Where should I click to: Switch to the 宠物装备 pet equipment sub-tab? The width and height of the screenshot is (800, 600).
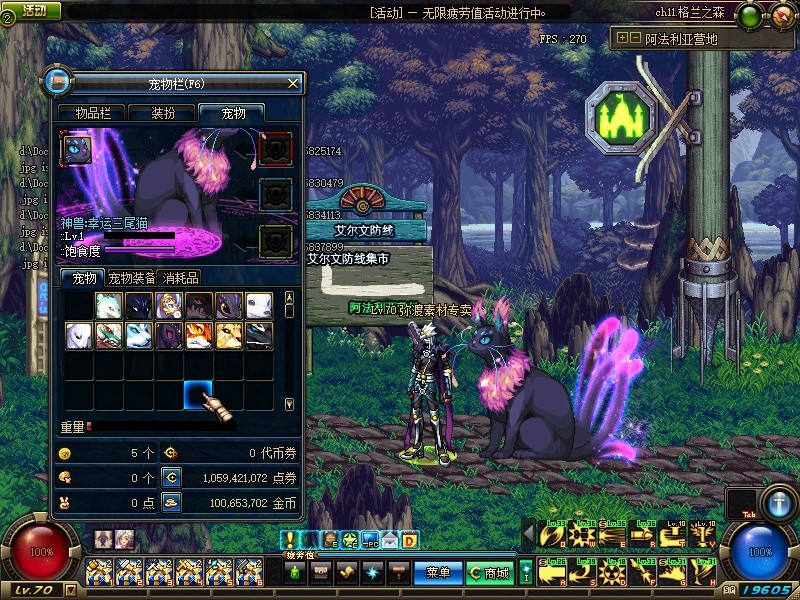tap(131, 278)
